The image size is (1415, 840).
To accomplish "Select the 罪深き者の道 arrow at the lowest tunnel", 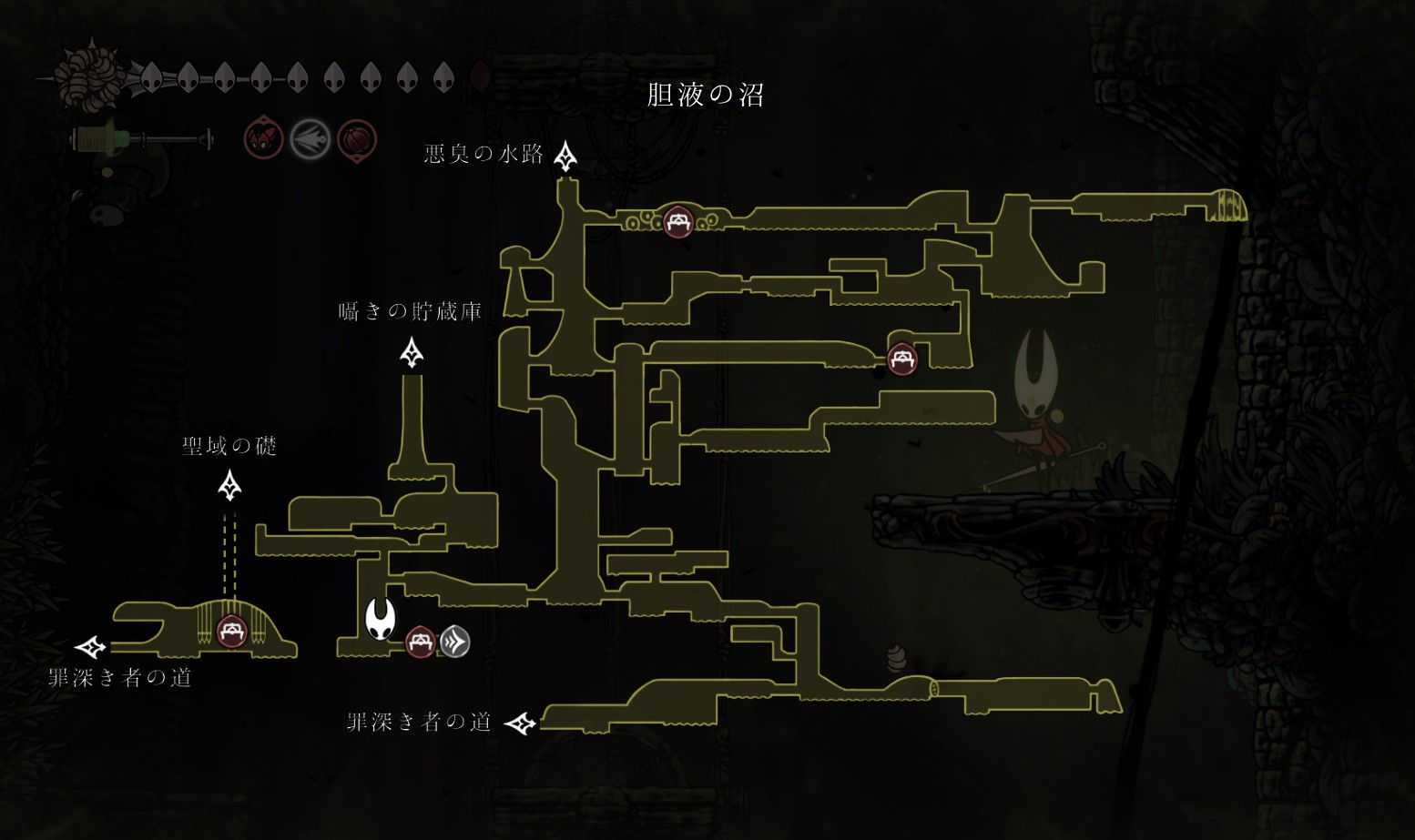I will pyautogui.click(x=521, y=724).
